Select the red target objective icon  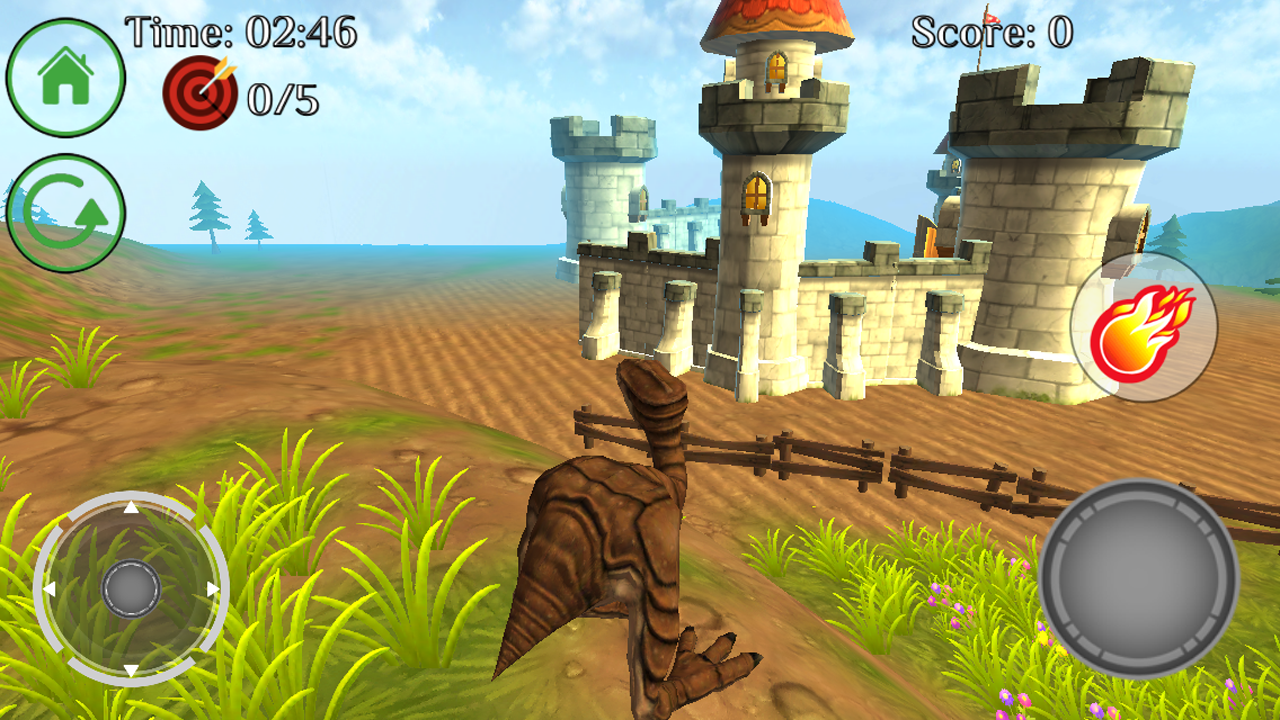200,93
